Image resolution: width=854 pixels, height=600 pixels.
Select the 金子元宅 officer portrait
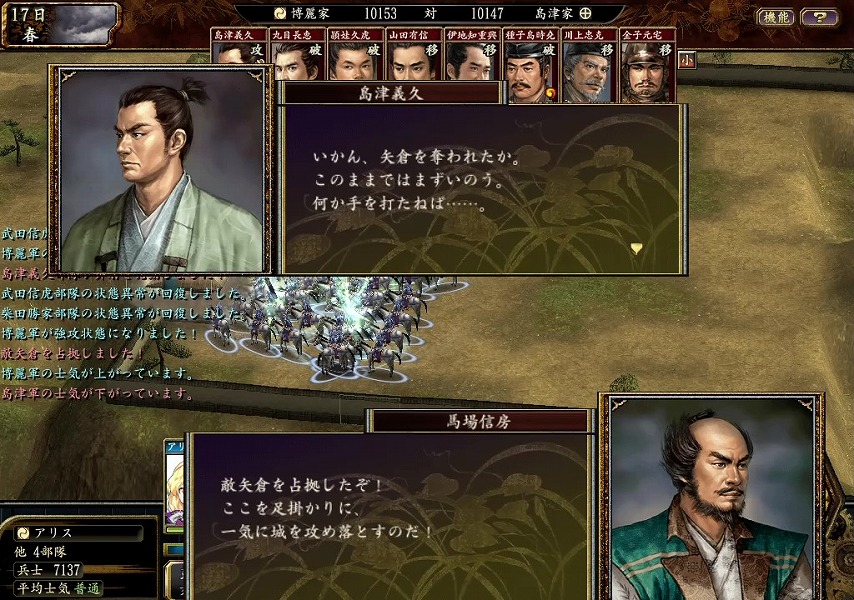[647, 68]
